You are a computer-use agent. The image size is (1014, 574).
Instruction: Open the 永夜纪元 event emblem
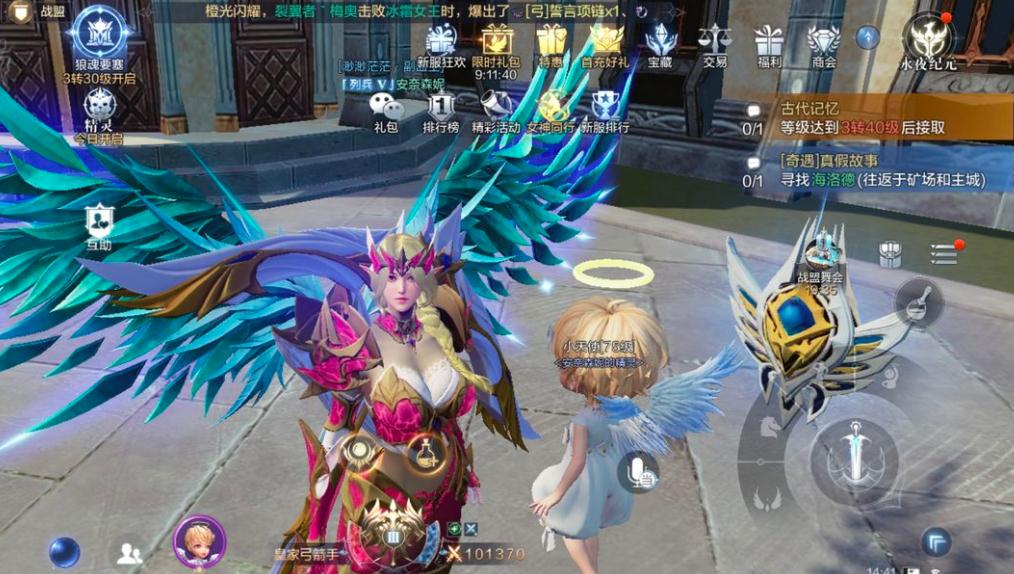pos(929,38)
